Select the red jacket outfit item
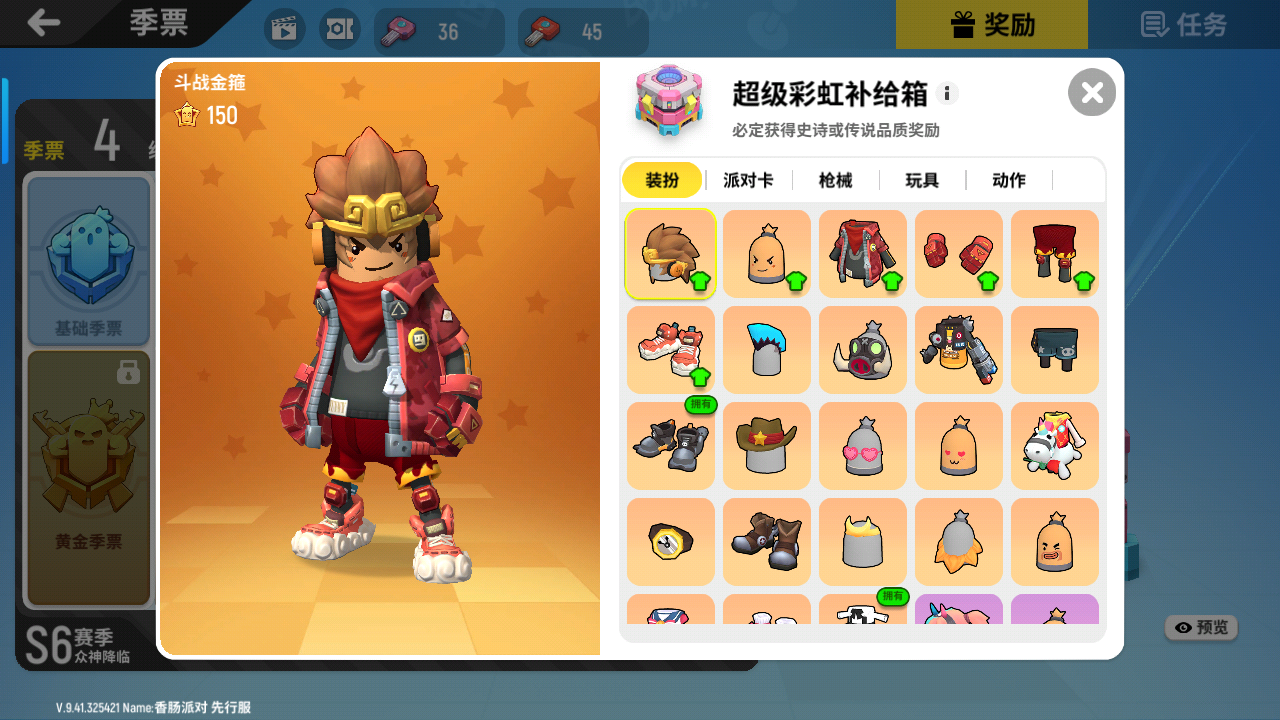1280x720 pixels. (x=862, y=253)
